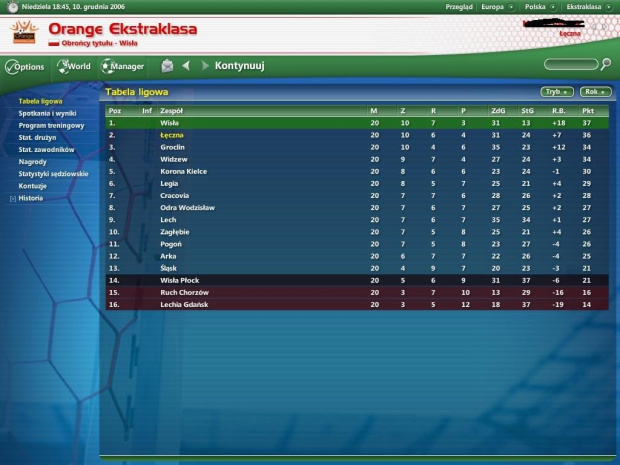Select Lechia Gdańsk in the table
The image size is (620, 465).
(x=182, y=304)
